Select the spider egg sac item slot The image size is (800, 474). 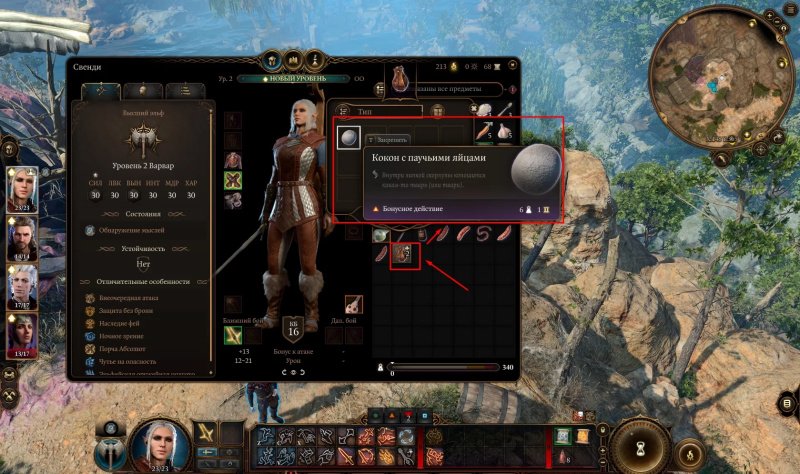(x=348, y=139)
